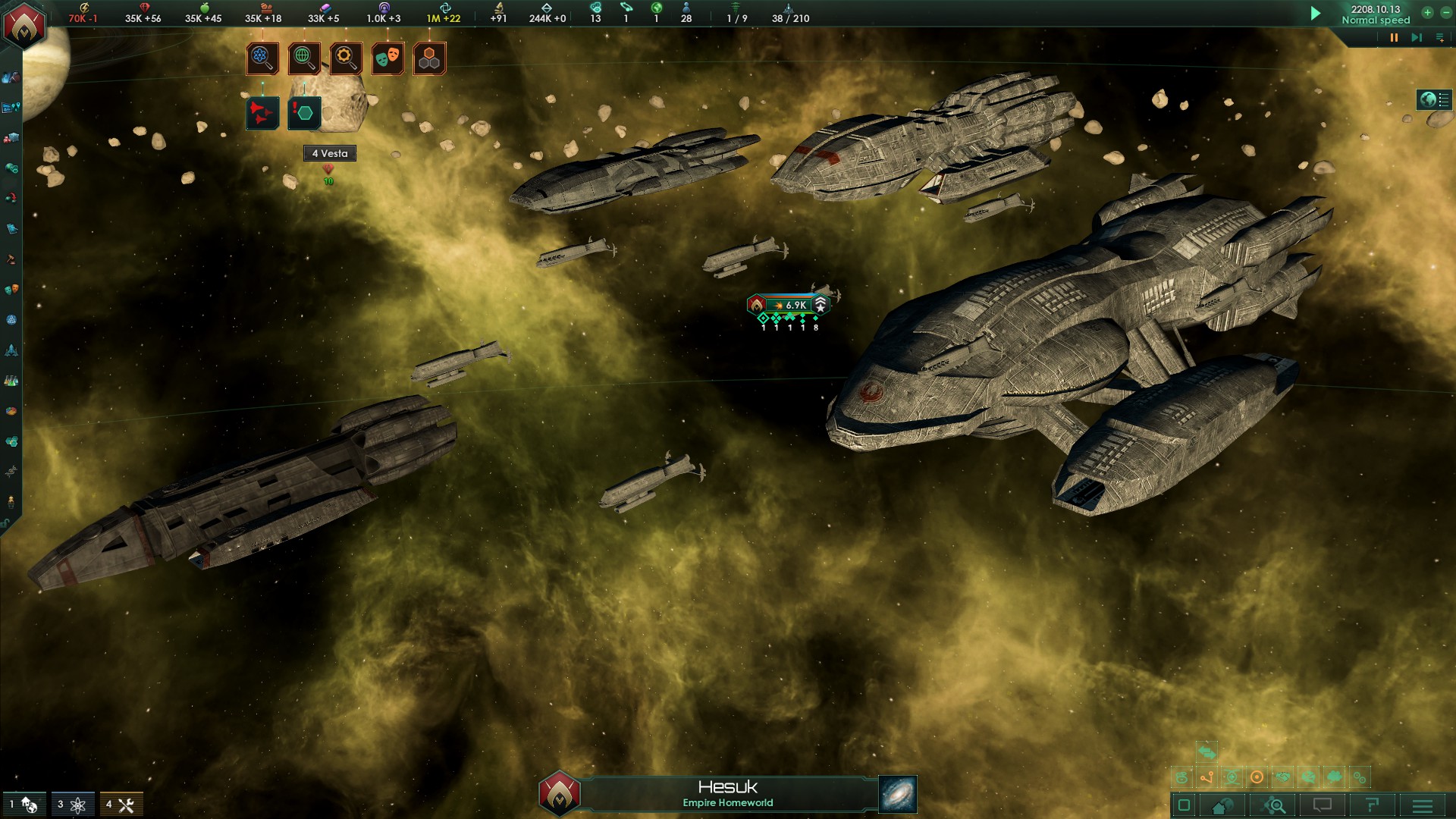Increase game speed with the plus button
1456x819 pixels.
(x=1427, y=12)
